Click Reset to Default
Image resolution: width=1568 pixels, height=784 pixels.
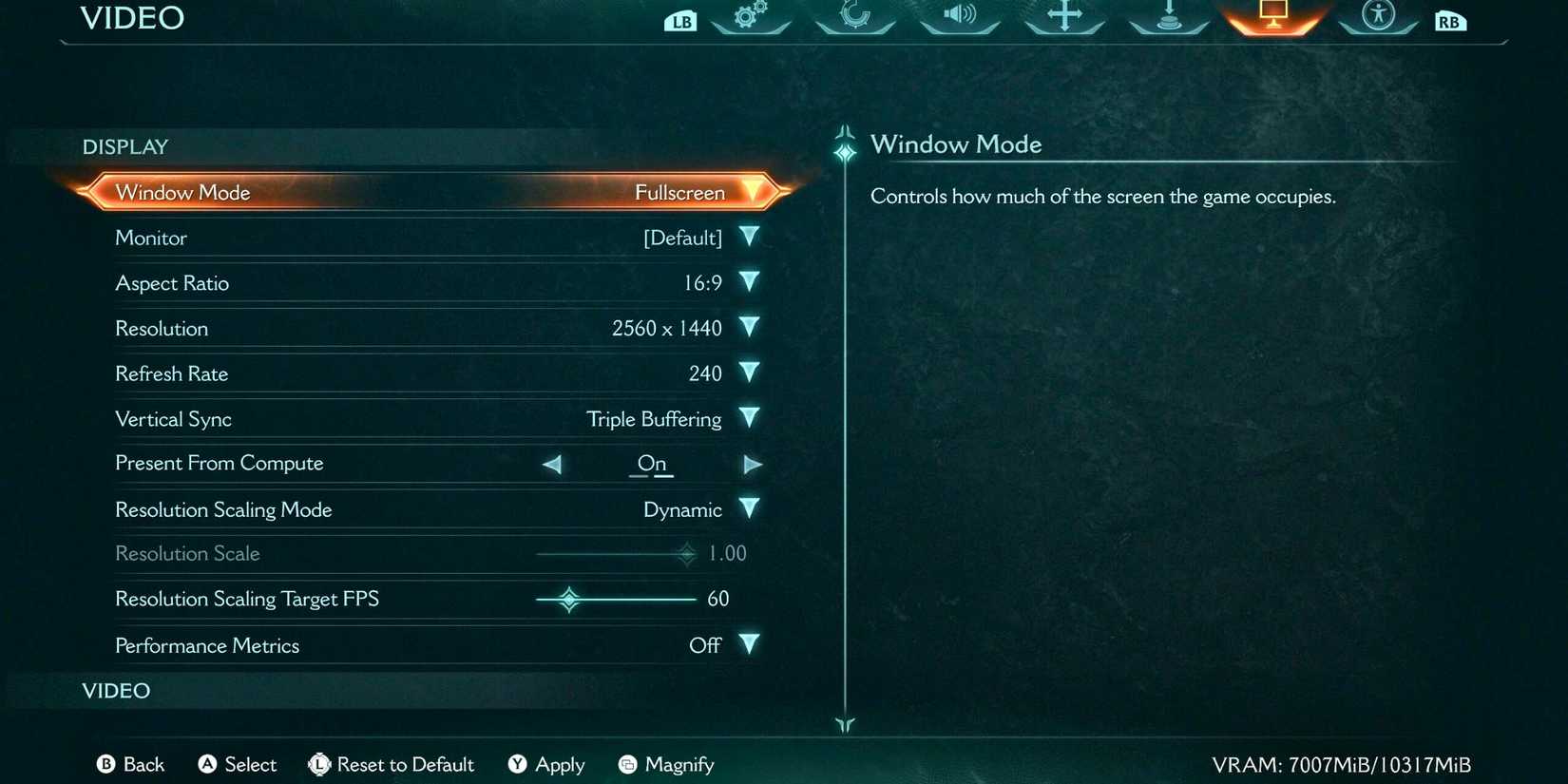point(392,764)
